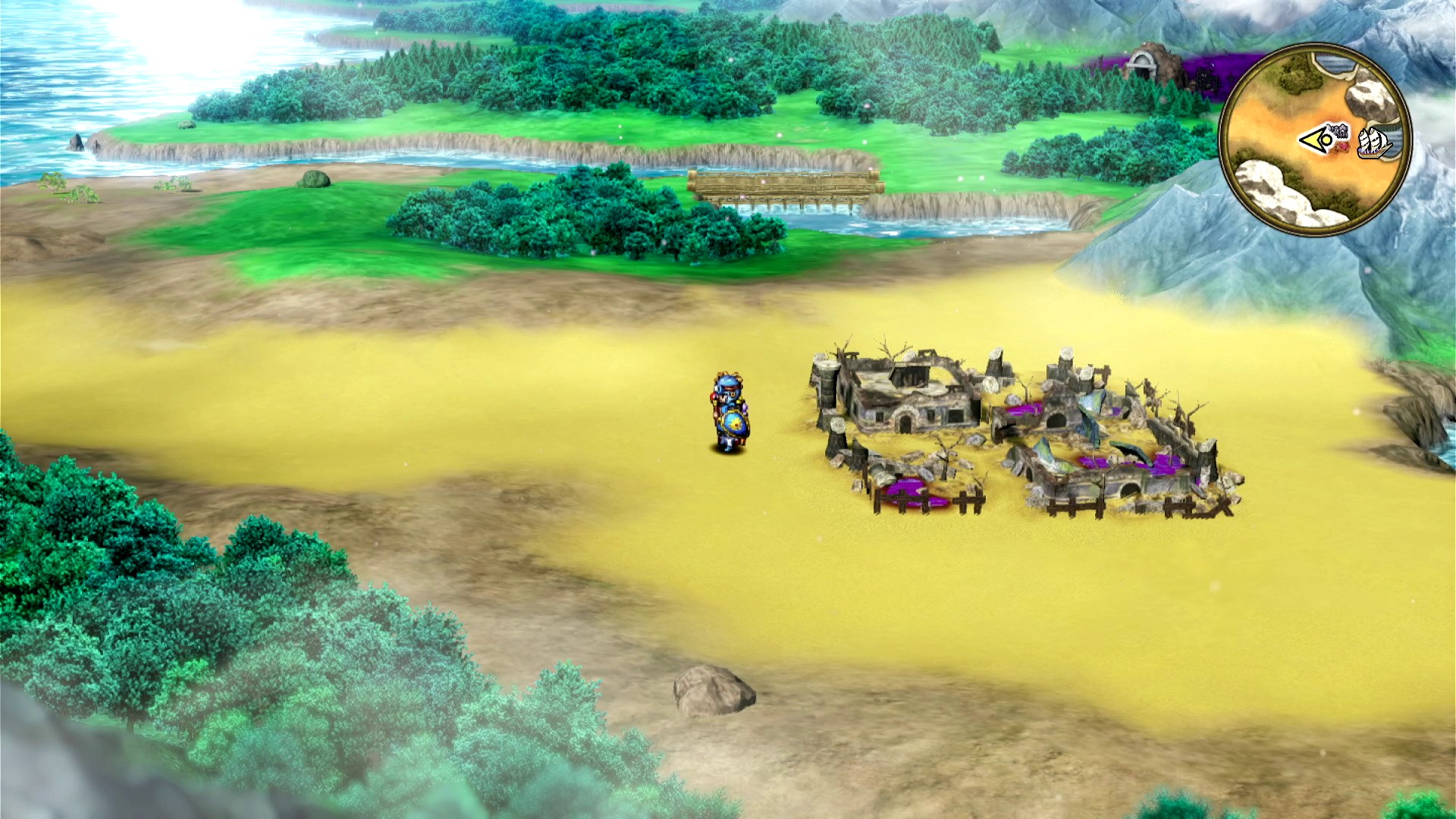Open the circular minimap
The width and height of the screenshot is (1456, 819).
(x=1315, y=140)
